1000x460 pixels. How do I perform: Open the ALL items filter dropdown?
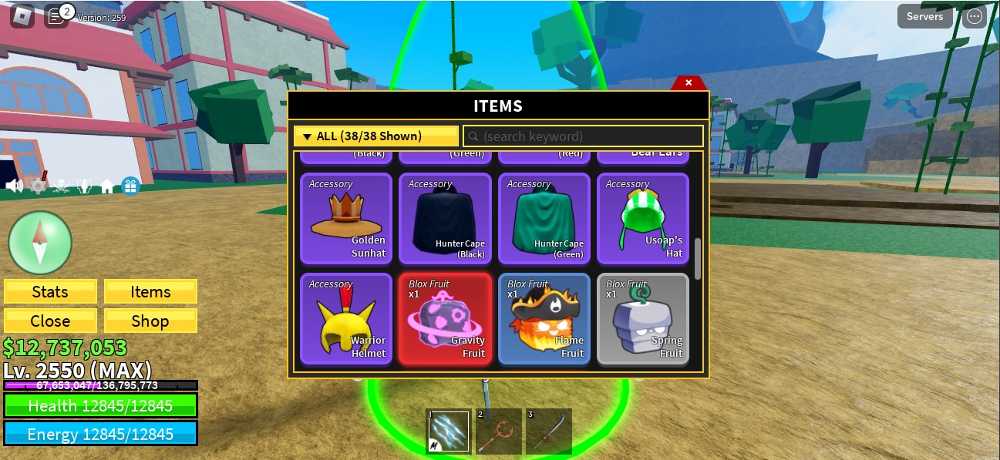pyautogui.click(x=376, y=136)
